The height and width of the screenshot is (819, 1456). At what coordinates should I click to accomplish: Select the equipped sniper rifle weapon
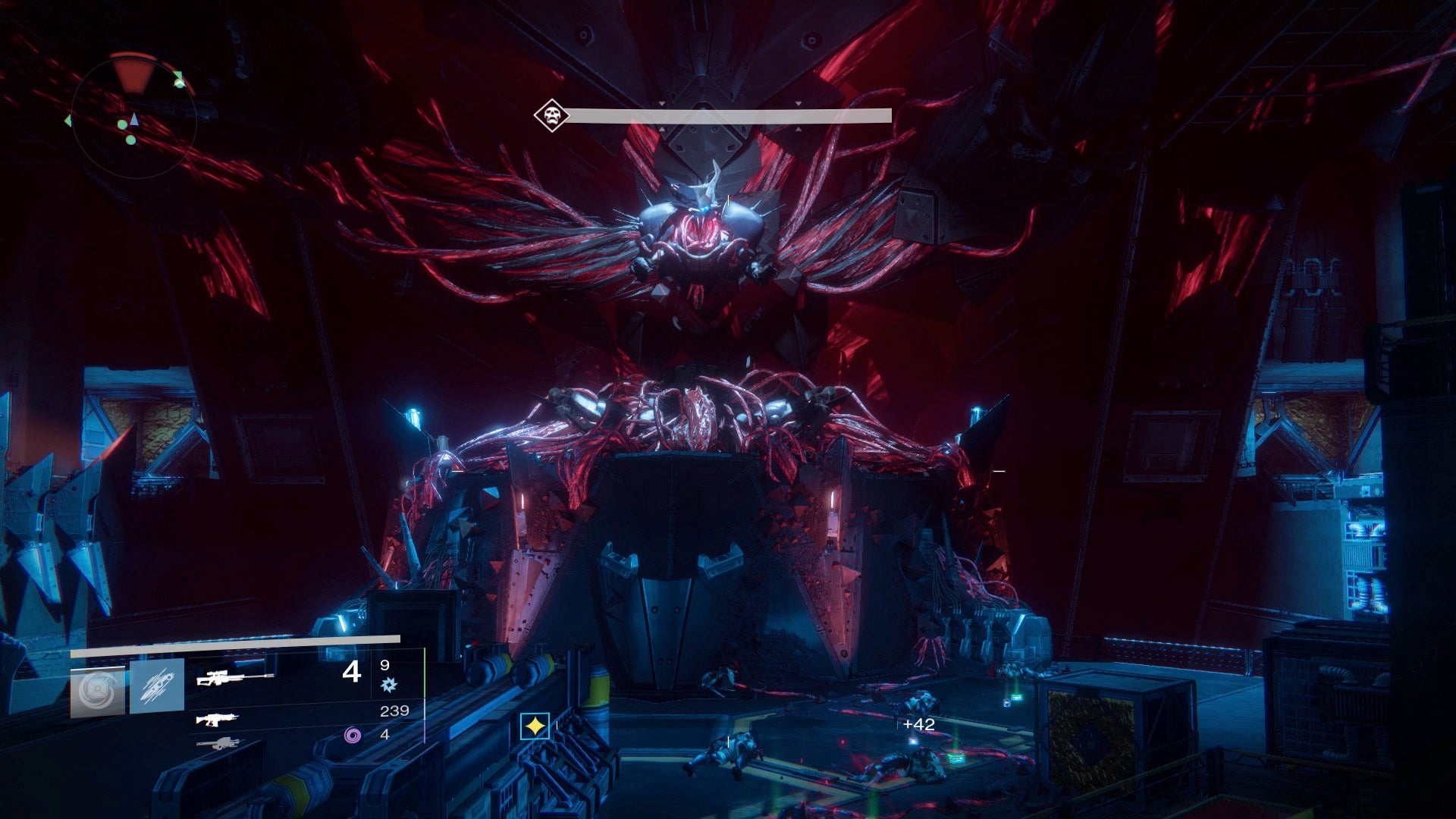coord(235,677)
